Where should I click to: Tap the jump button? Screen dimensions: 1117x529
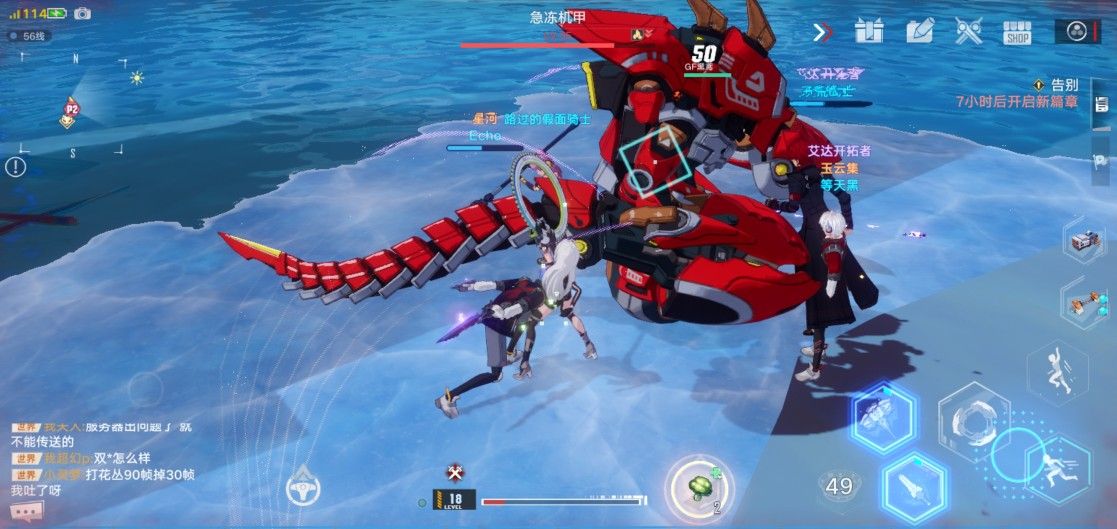pyautogui.click(x=1057, y=372)
